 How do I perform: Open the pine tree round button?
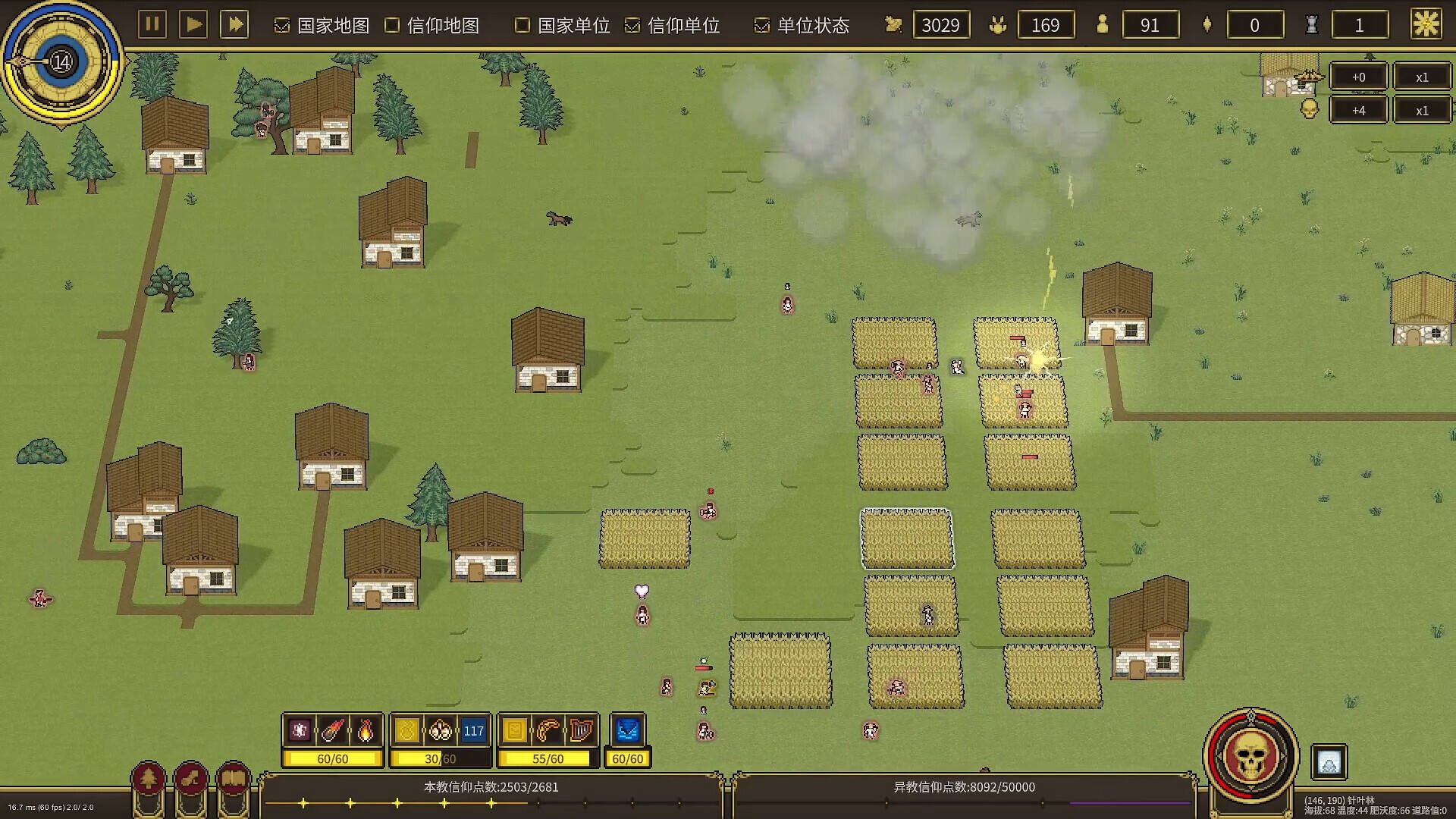(149, 779)
